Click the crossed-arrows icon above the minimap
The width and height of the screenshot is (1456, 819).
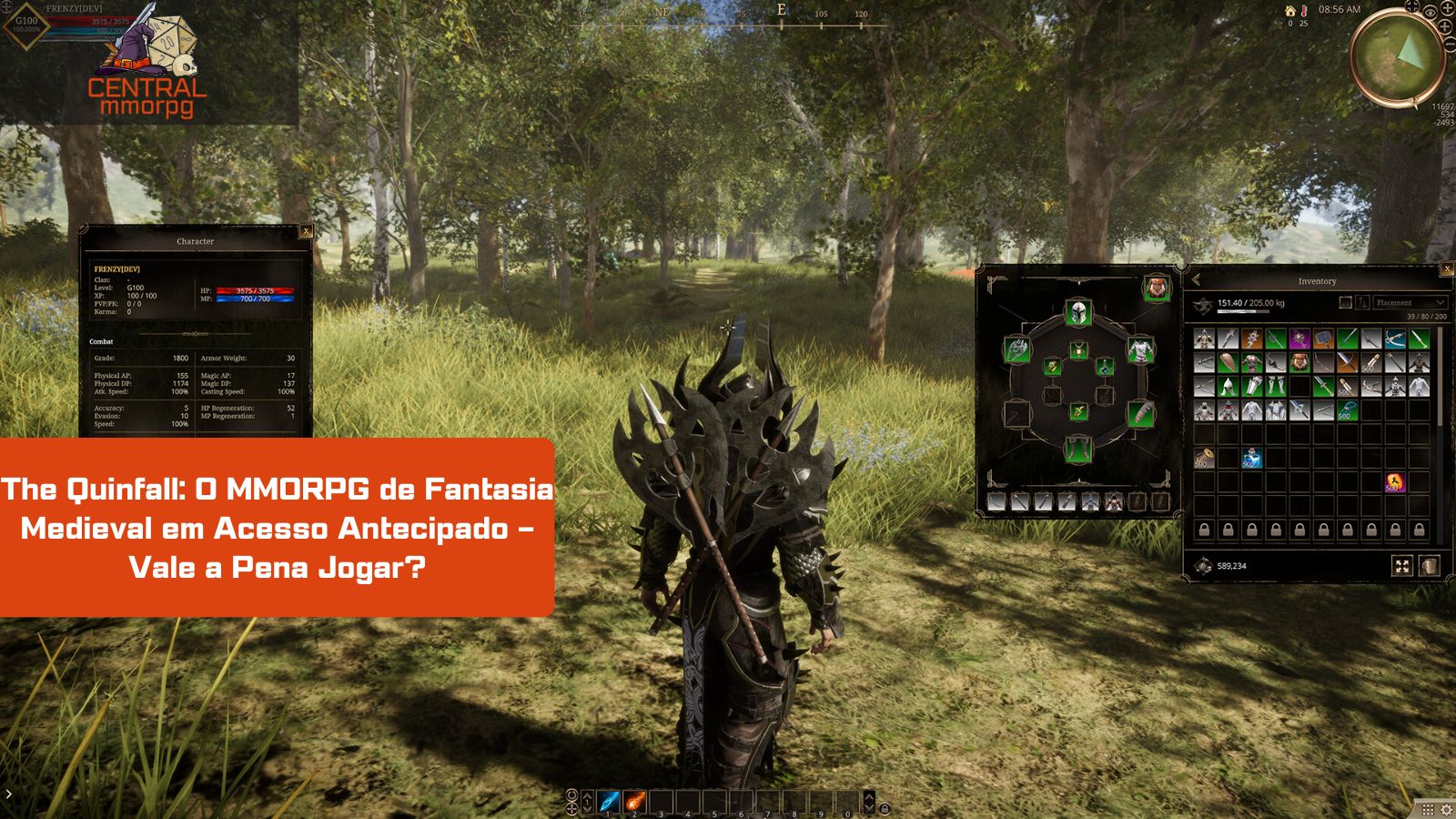(1412, 7)
